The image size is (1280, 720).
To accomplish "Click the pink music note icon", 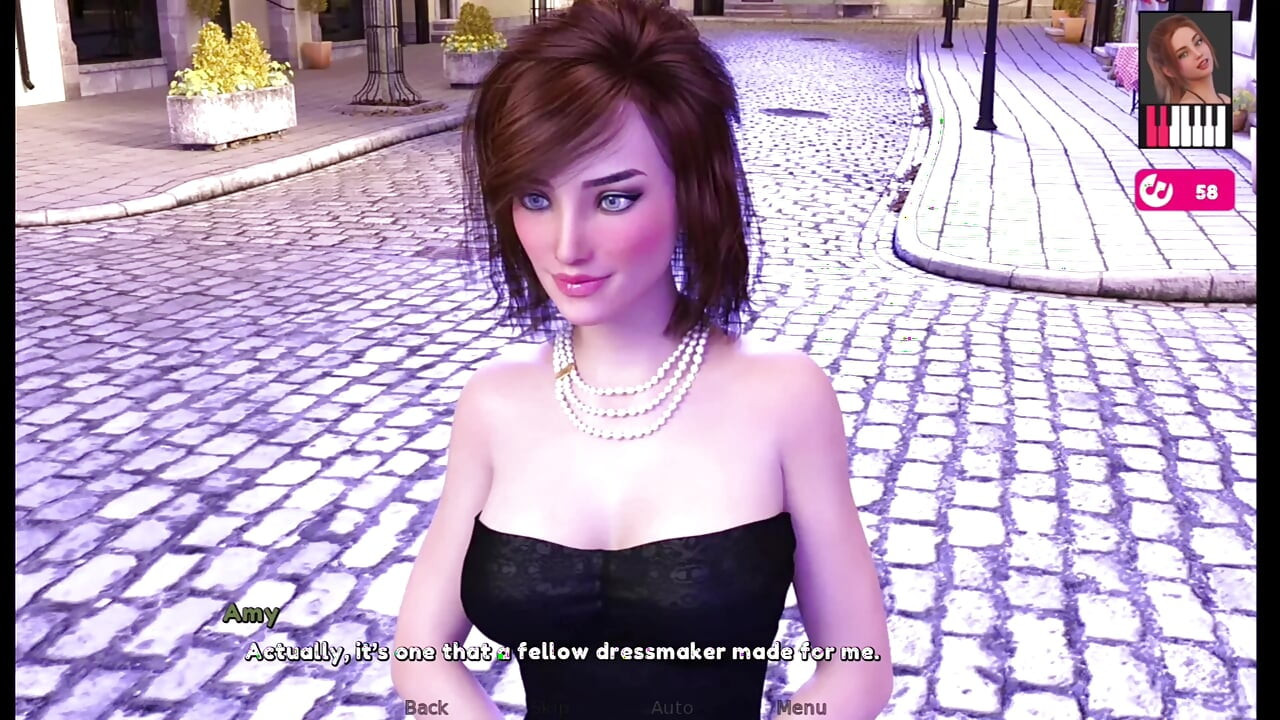I will tap(1157, 191).
